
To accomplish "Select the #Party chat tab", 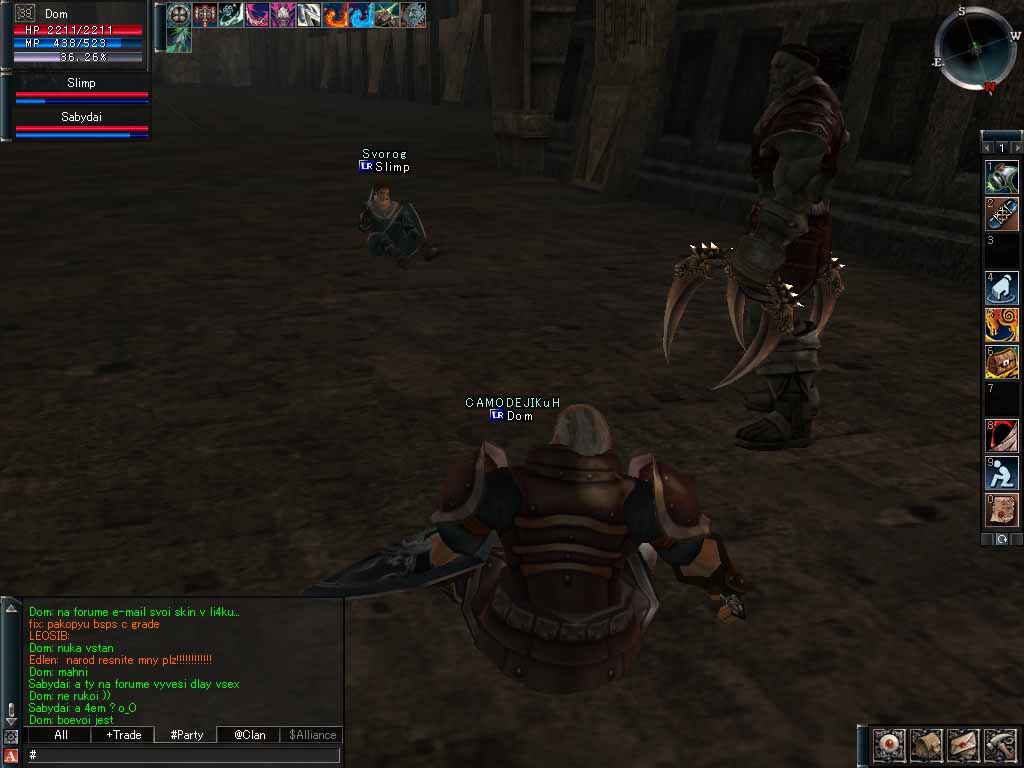I will (186, 735).
